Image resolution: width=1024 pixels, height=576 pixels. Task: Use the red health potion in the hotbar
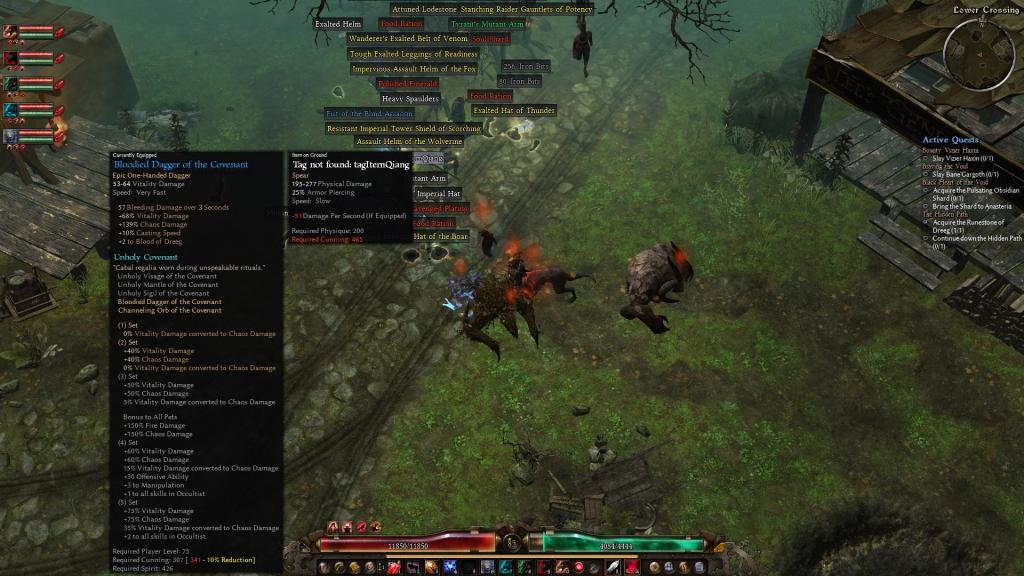(394, 567)
